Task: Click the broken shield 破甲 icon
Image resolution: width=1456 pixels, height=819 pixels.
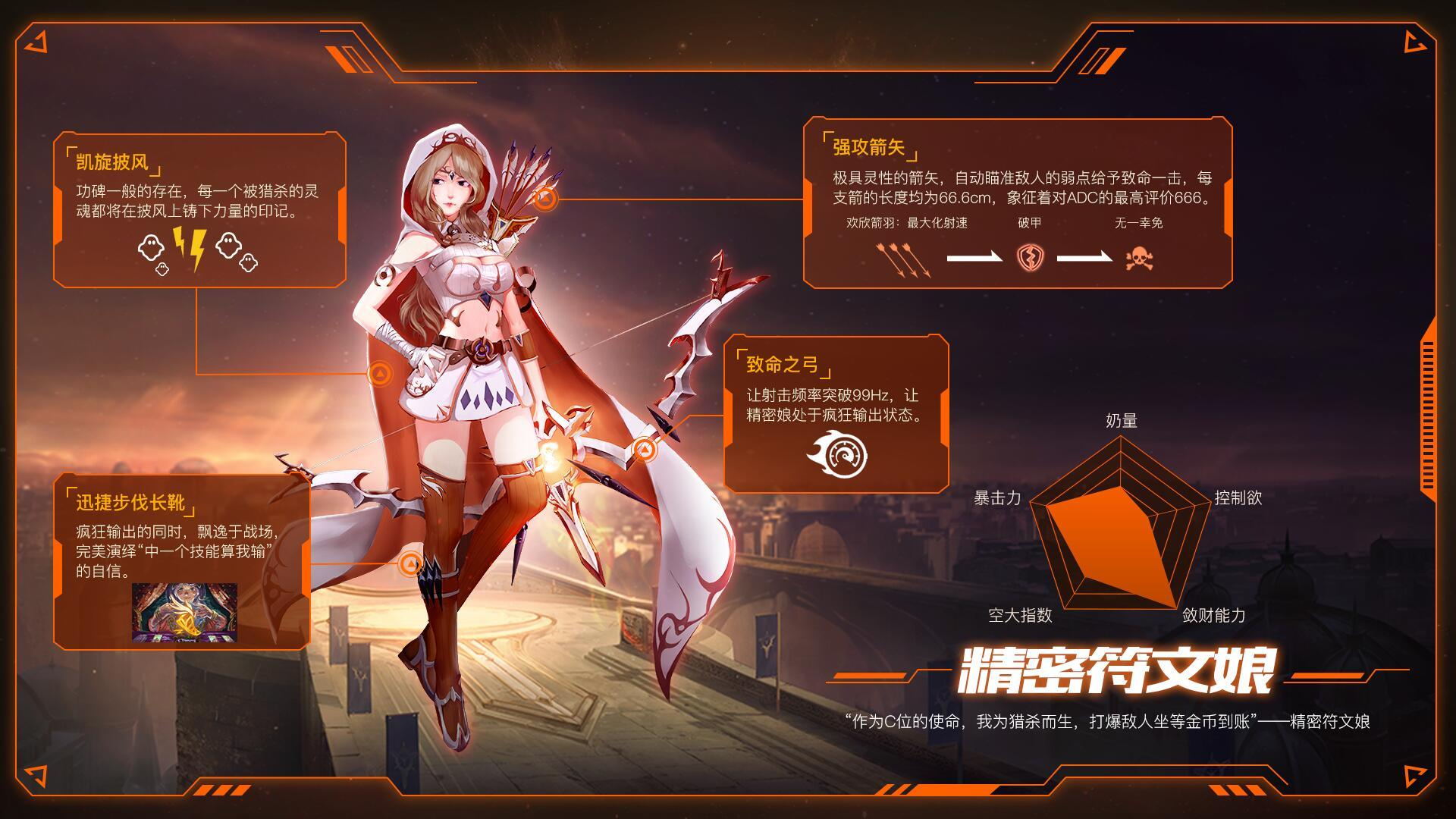Action: [1030, 257]
